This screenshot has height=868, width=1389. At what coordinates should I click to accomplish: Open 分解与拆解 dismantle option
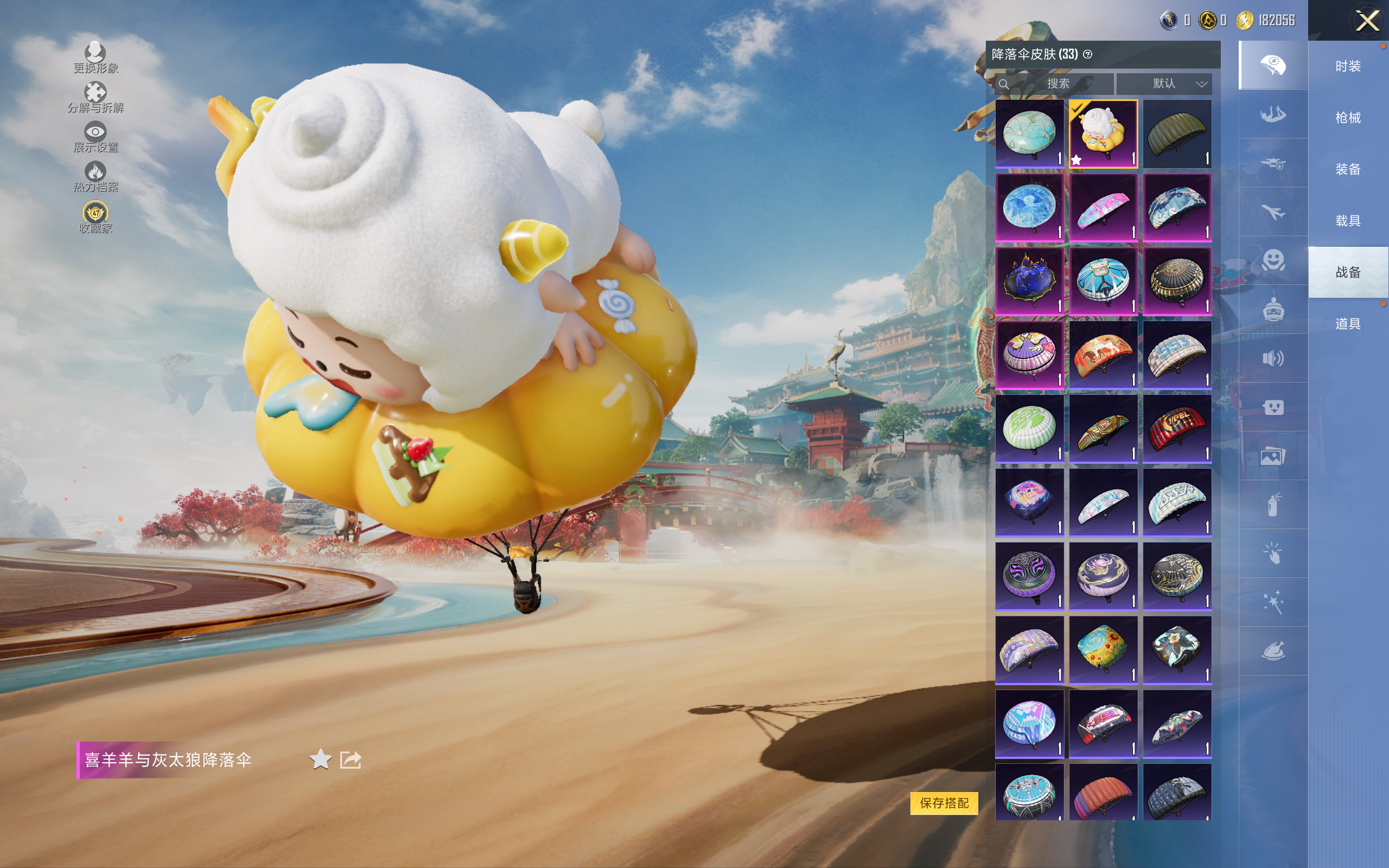coord(95,97)
